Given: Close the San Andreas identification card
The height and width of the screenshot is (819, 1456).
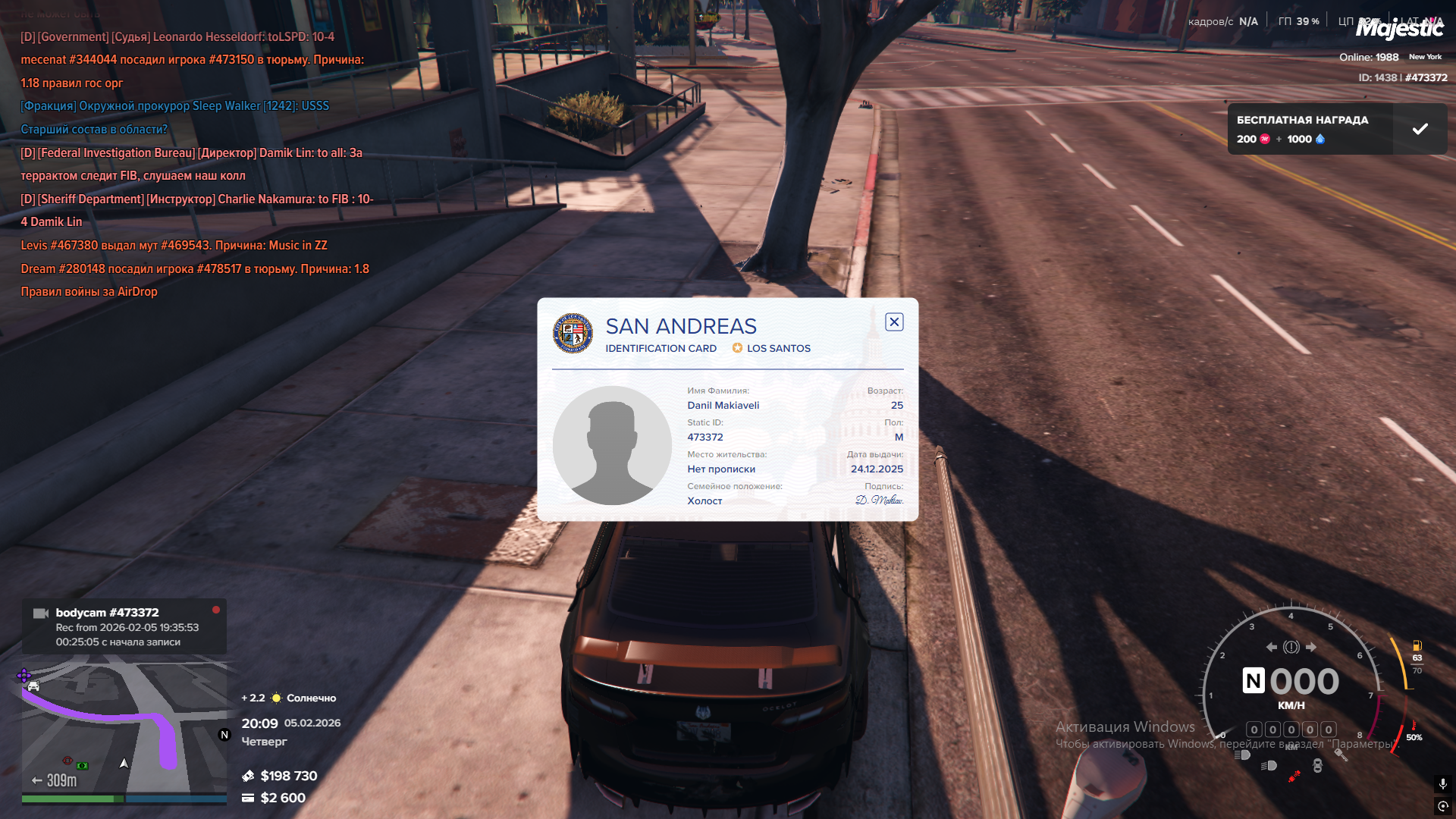Looking at the screenshot, I should point(894,322).
